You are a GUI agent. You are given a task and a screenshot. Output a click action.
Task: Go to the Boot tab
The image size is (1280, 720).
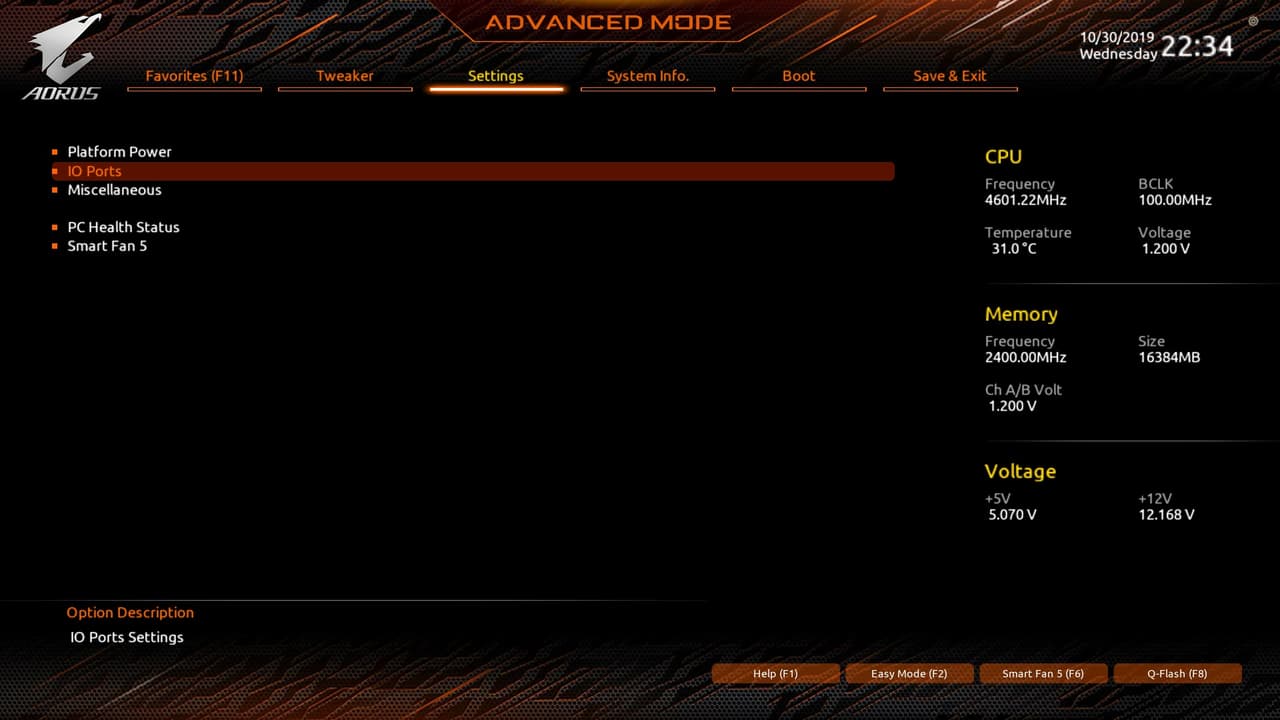799,76
